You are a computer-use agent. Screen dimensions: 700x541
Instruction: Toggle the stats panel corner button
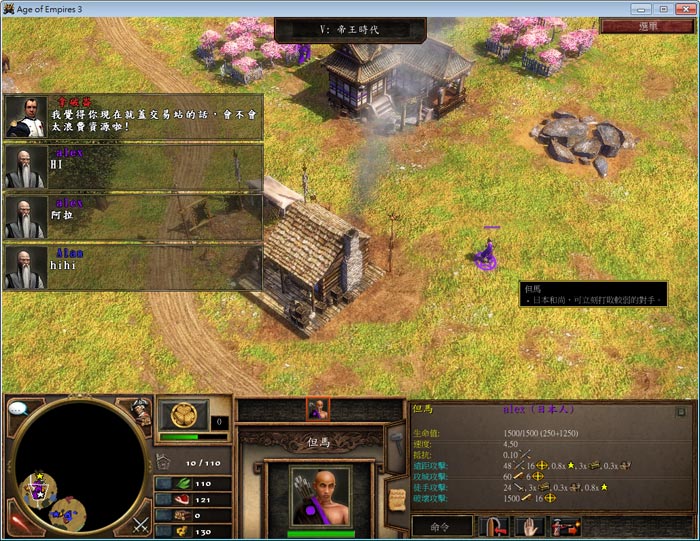pyautogui.click(x=681, y=410)
